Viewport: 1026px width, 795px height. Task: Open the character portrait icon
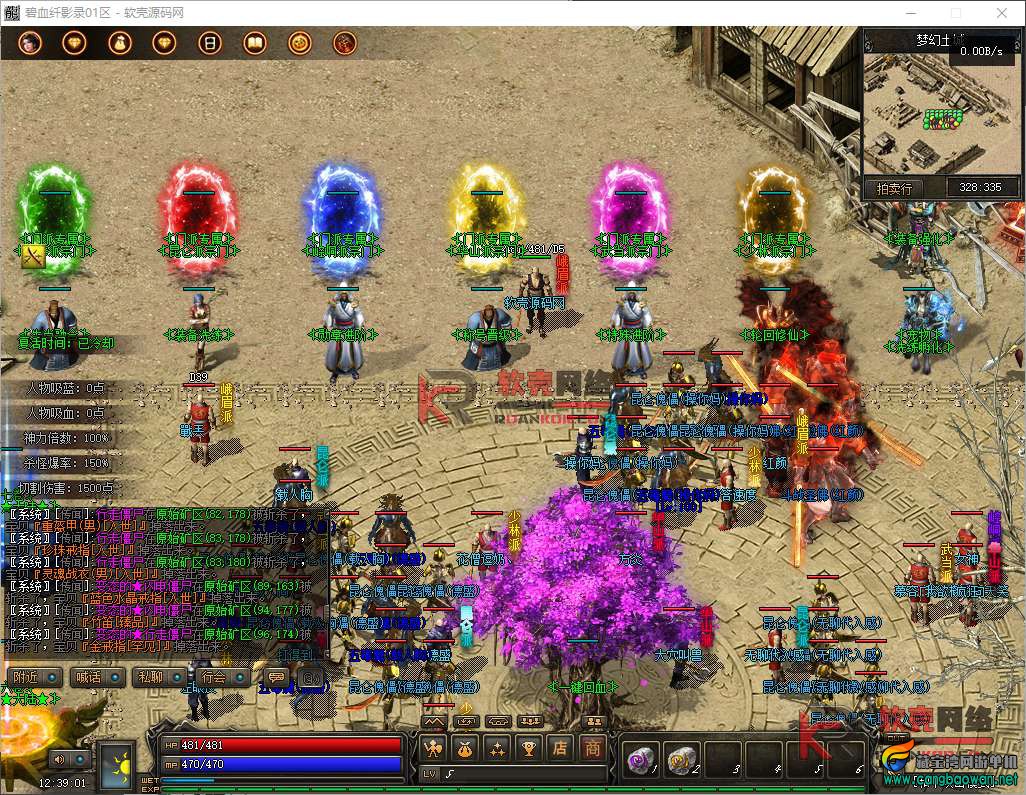29,43
